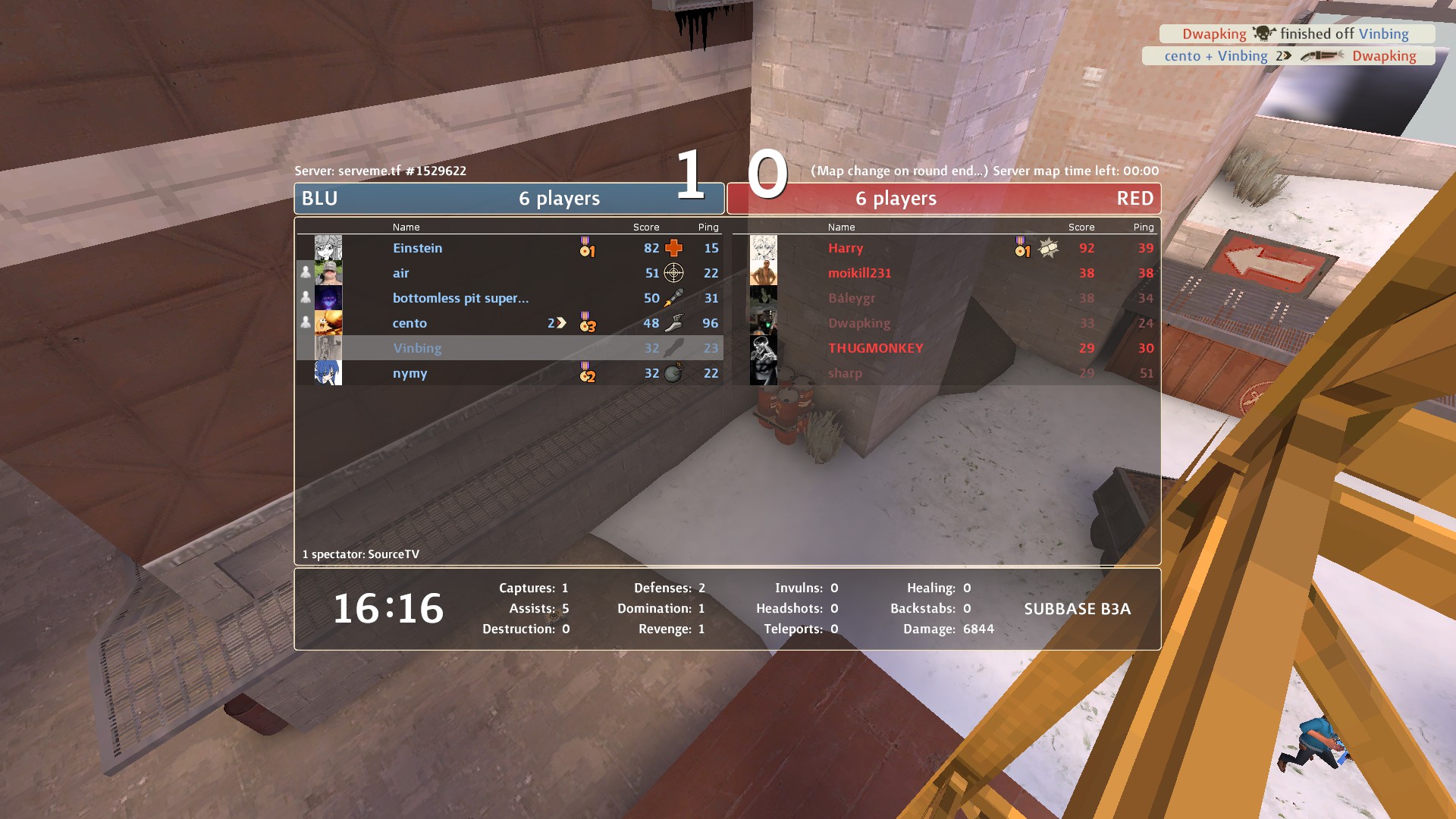Select nymy's row on the scoreboard
1456x819 pixels.
[508, 373]
